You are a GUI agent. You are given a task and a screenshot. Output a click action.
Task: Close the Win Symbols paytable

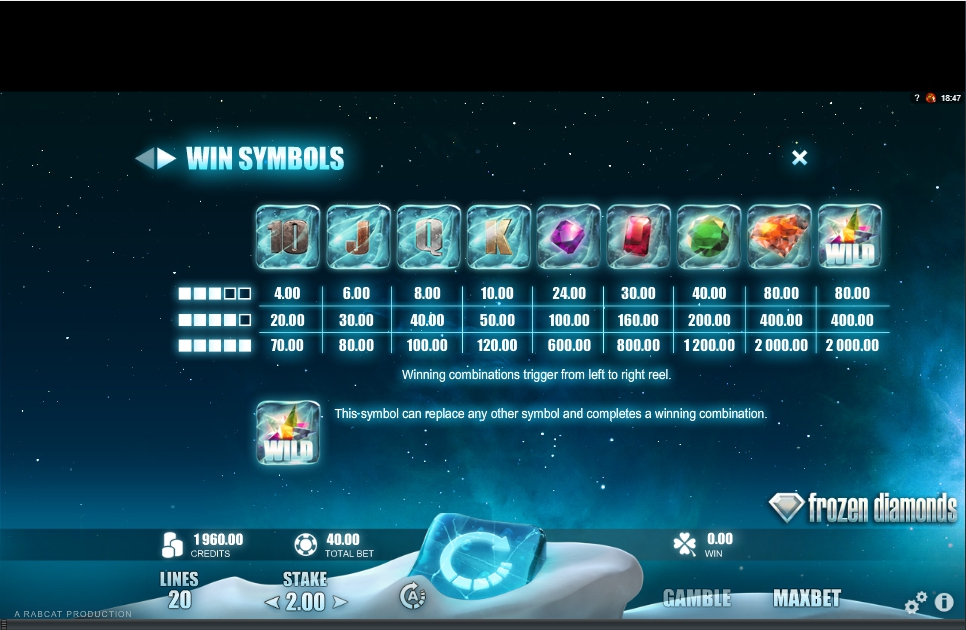[x=799, y=158]
